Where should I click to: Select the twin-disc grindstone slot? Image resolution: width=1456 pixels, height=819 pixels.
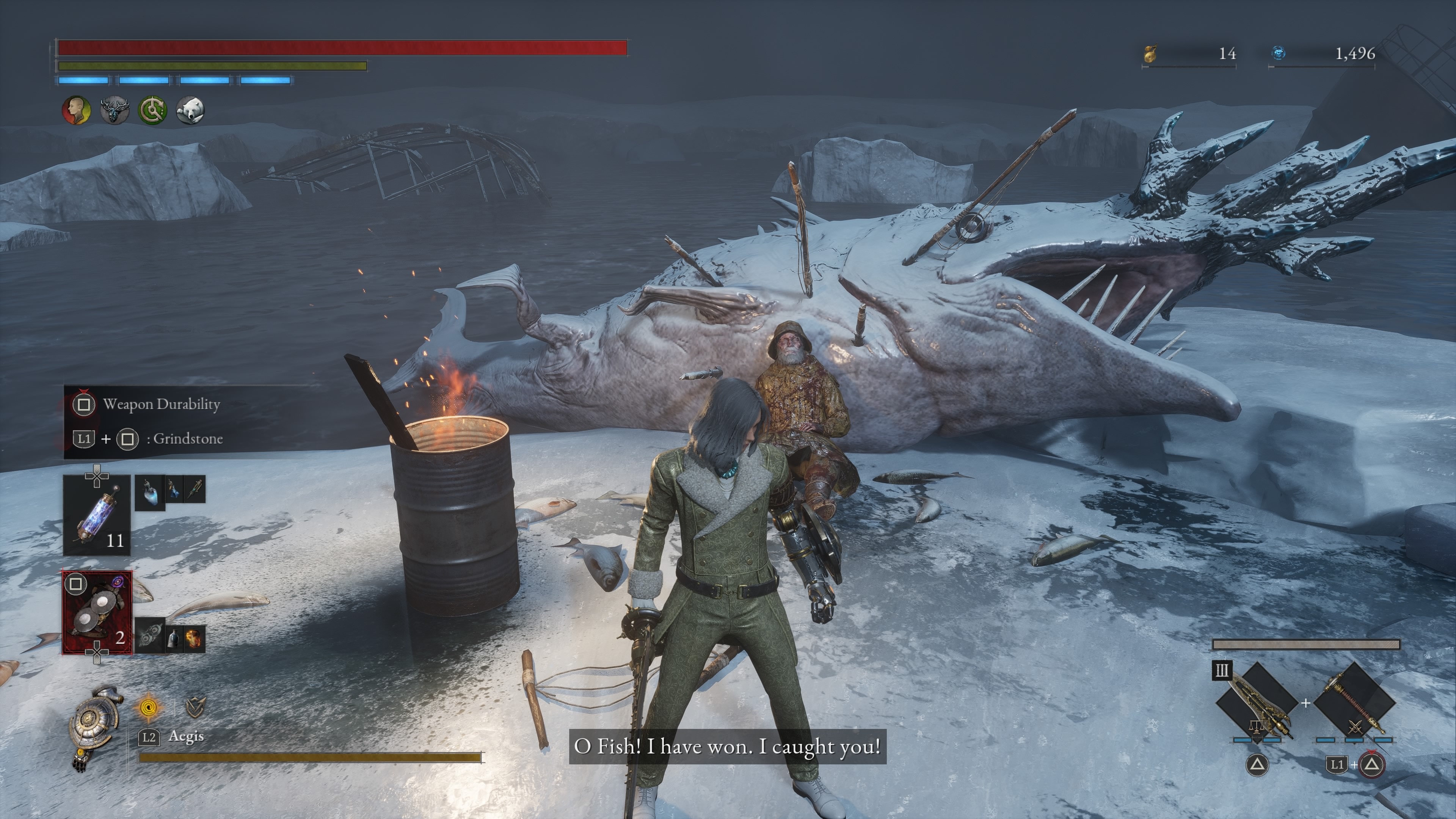point(97,612)
